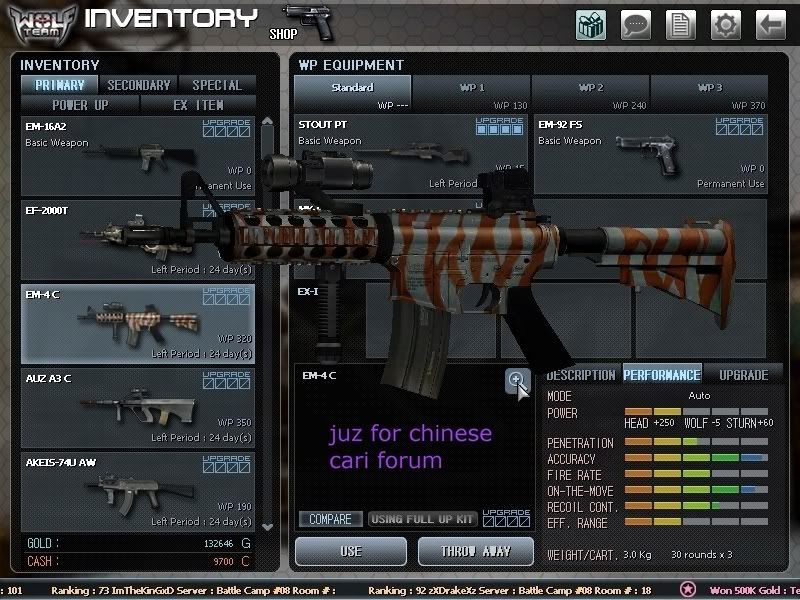Screen dimensions: 800x600
Task: Open the EX Item tab
Action: [x=198, y=104]
